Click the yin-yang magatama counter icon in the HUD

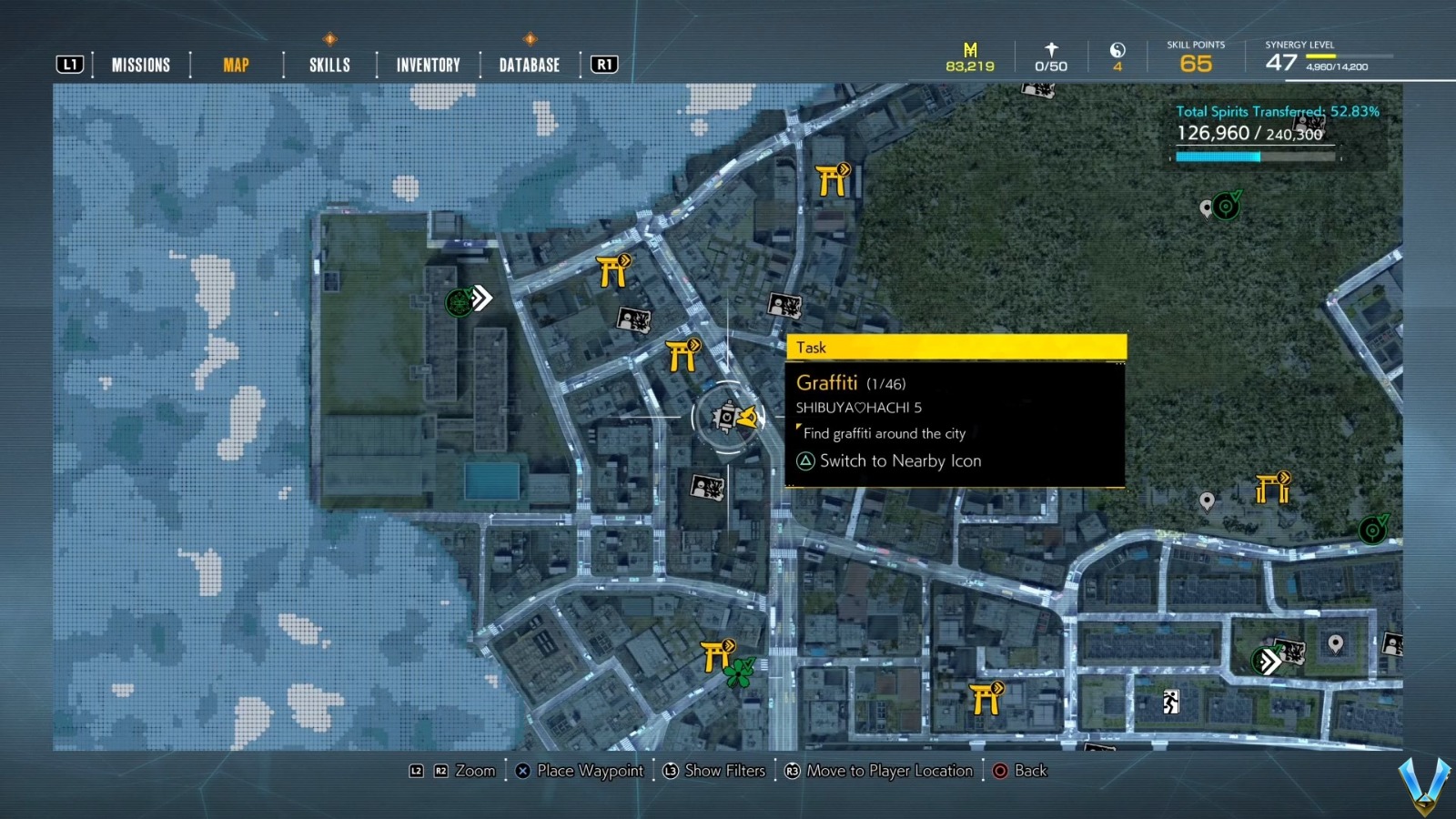pos(1118,55)
